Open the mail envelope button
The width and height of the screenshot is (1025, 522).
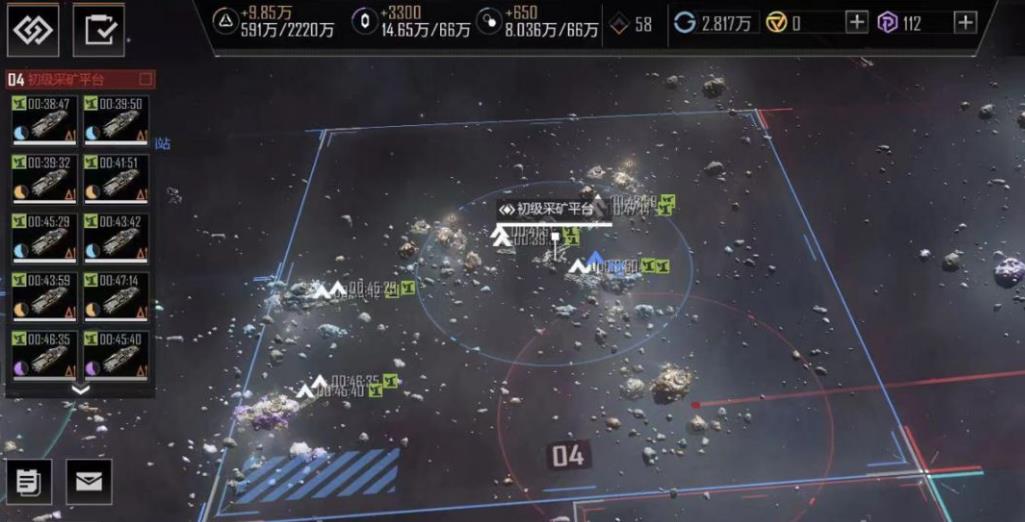point(89,482)
